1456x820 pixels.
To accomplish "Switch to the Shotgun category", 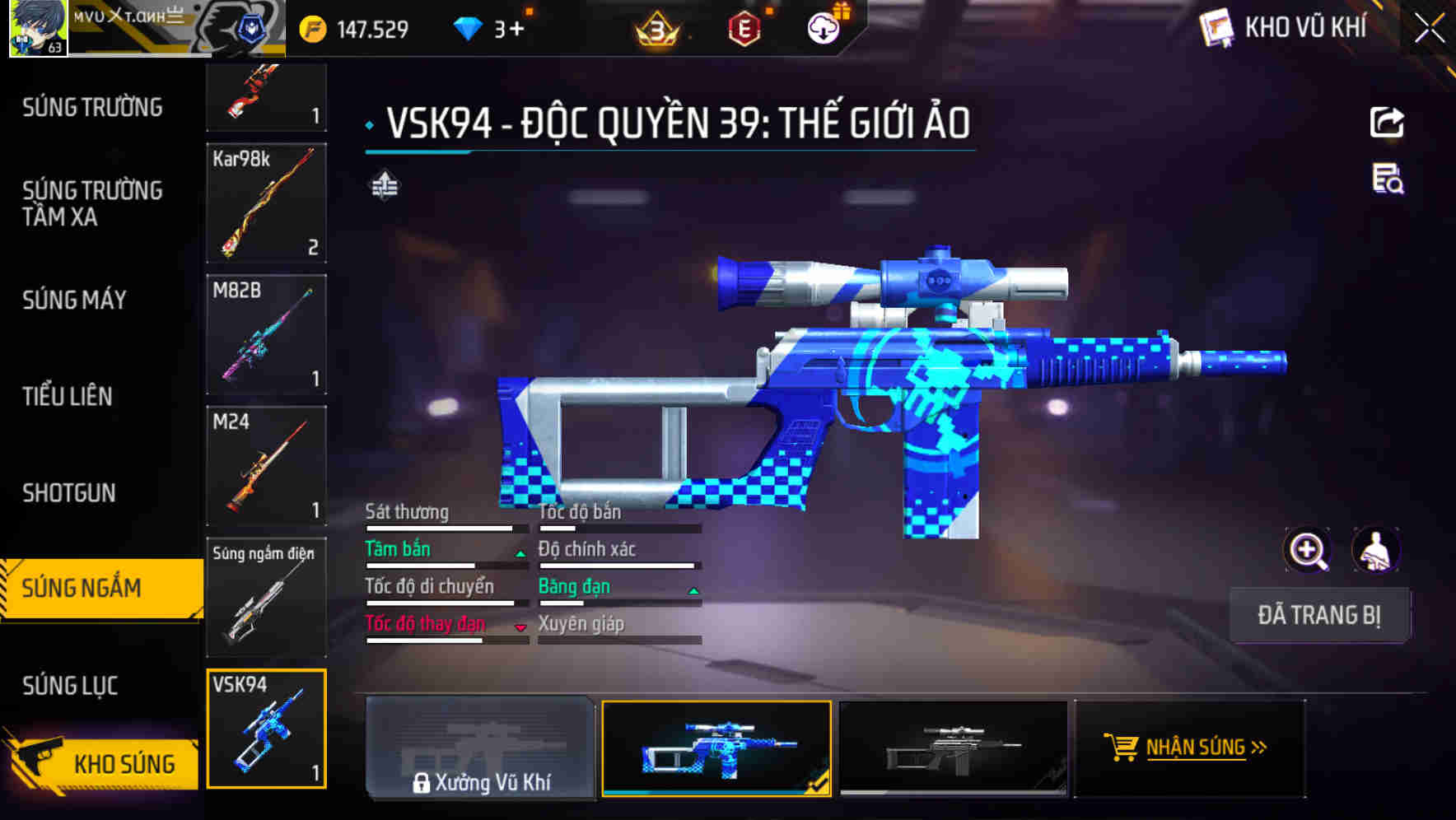I will point(68,492).
